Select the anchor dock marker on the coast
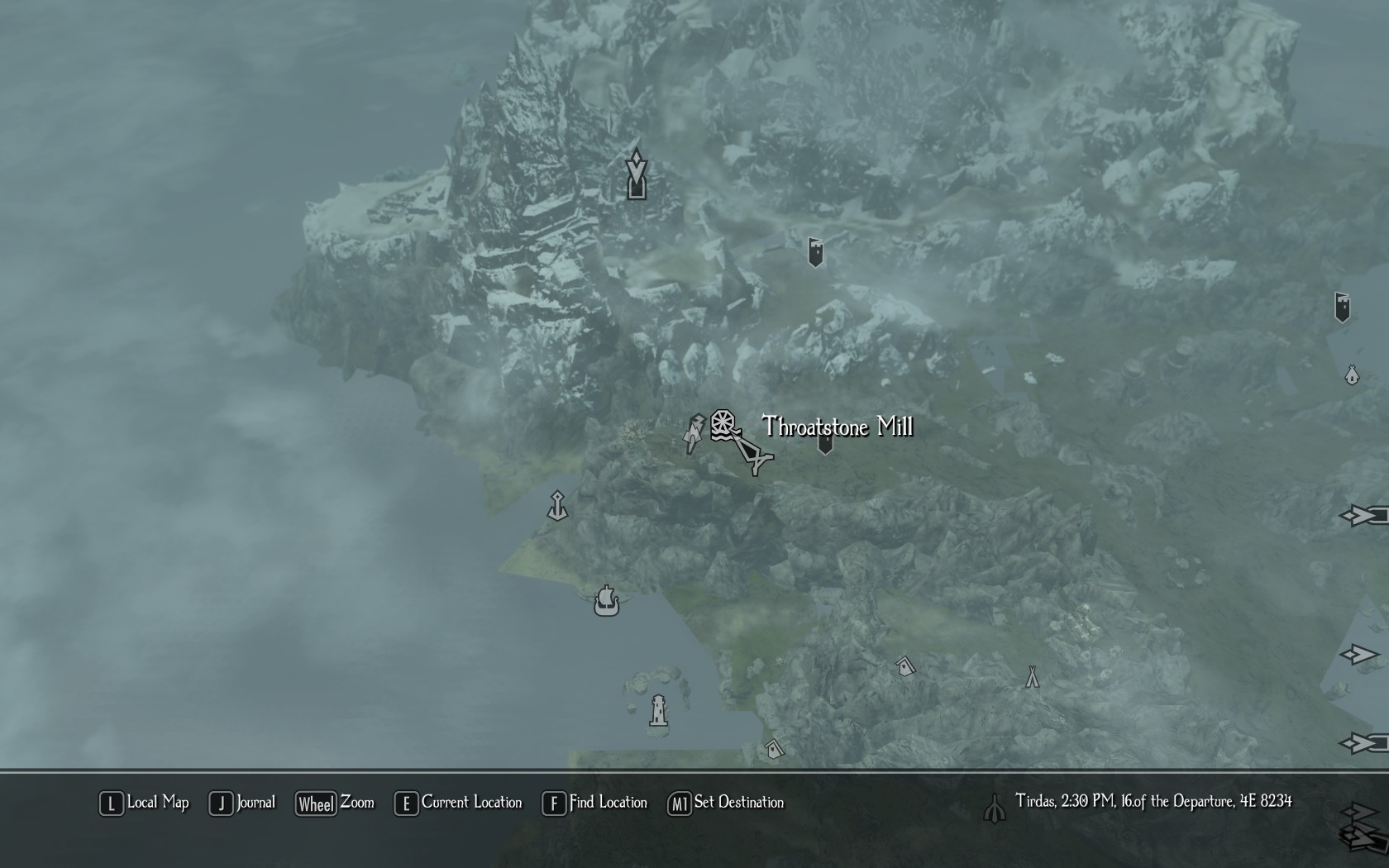Viewport: 1389px width, 868px height. coord(558,506)
